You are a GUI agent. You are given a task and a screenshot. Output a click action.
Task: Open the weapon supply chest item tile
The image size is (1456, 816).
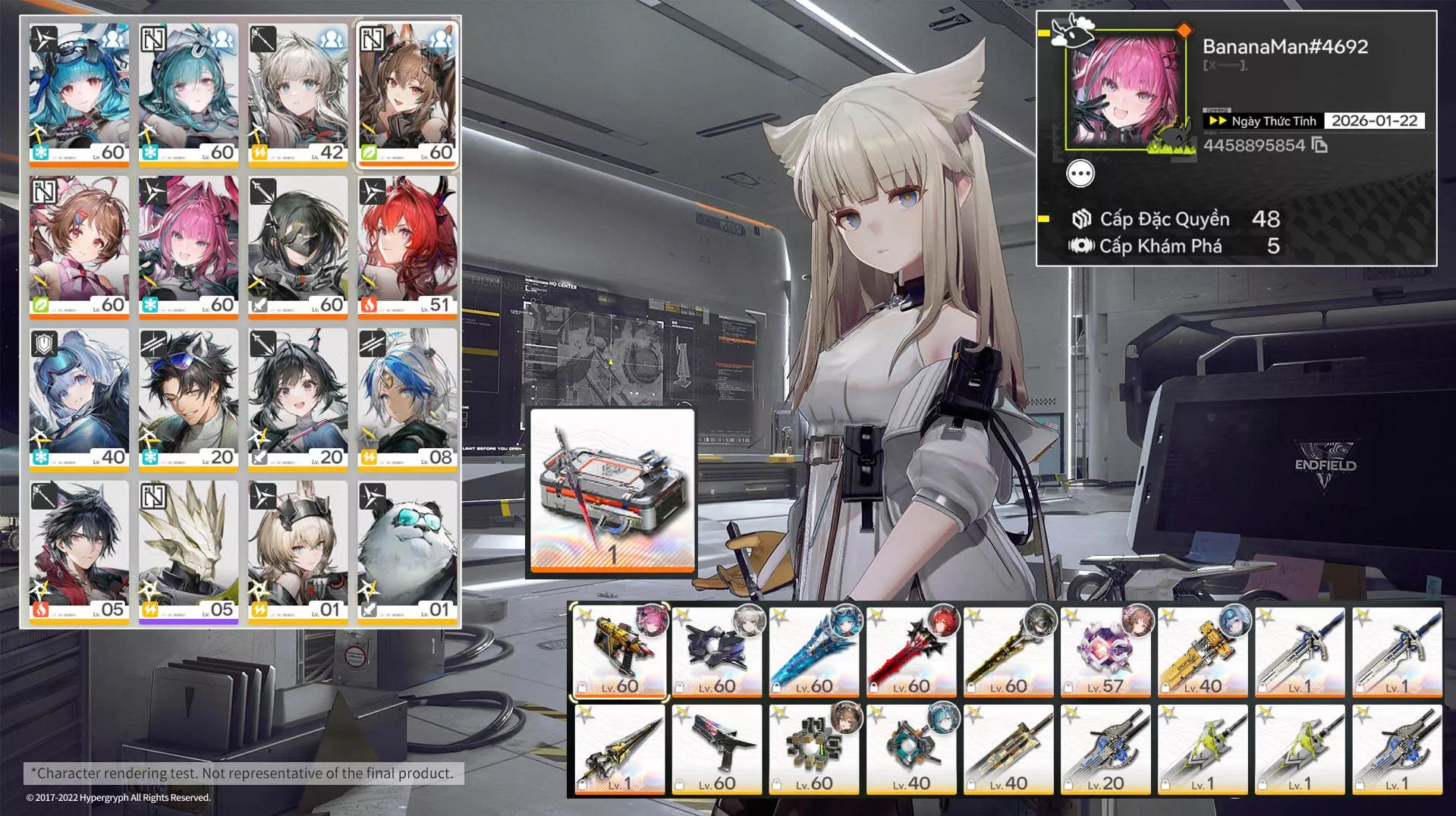coord(612,491)
